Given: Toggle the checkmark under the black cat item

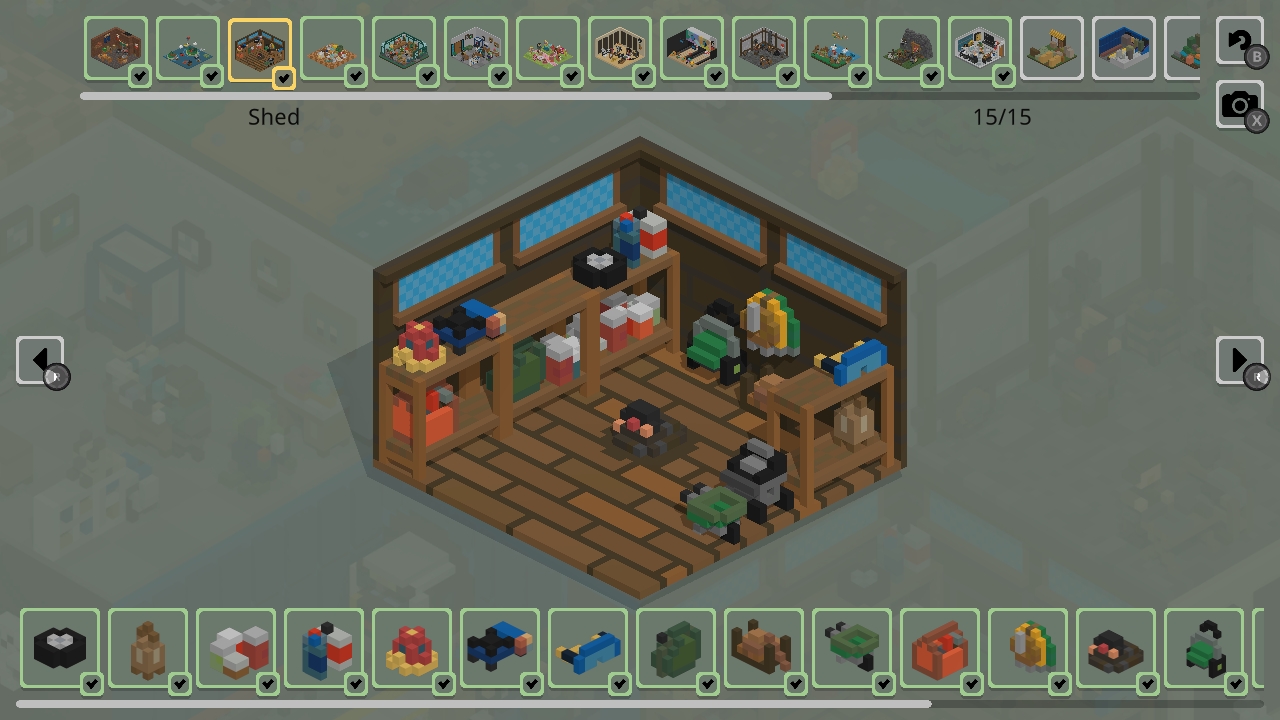Looking at the screenshot, I should 92,685.
